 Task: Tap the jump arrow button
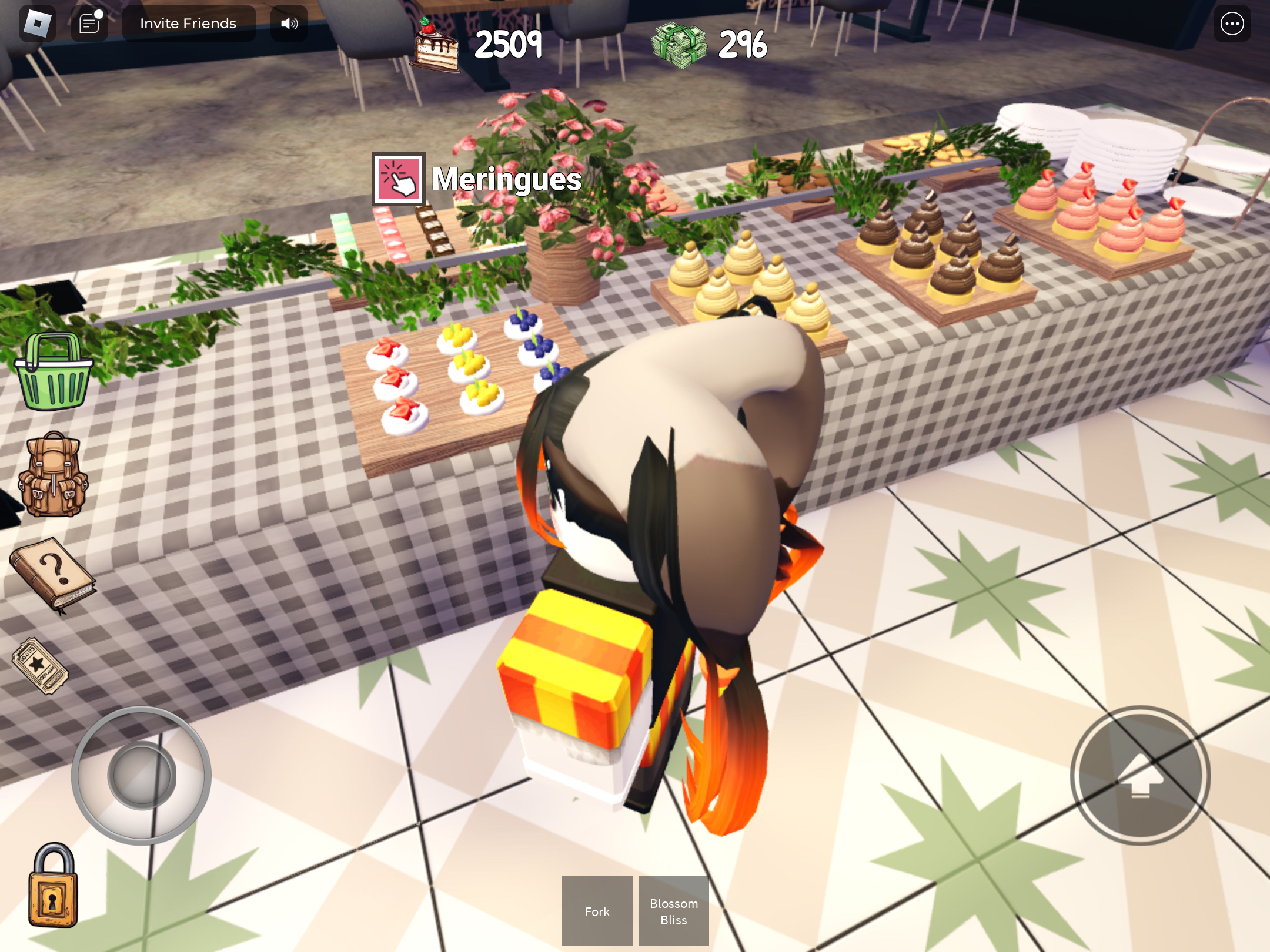1140,776
